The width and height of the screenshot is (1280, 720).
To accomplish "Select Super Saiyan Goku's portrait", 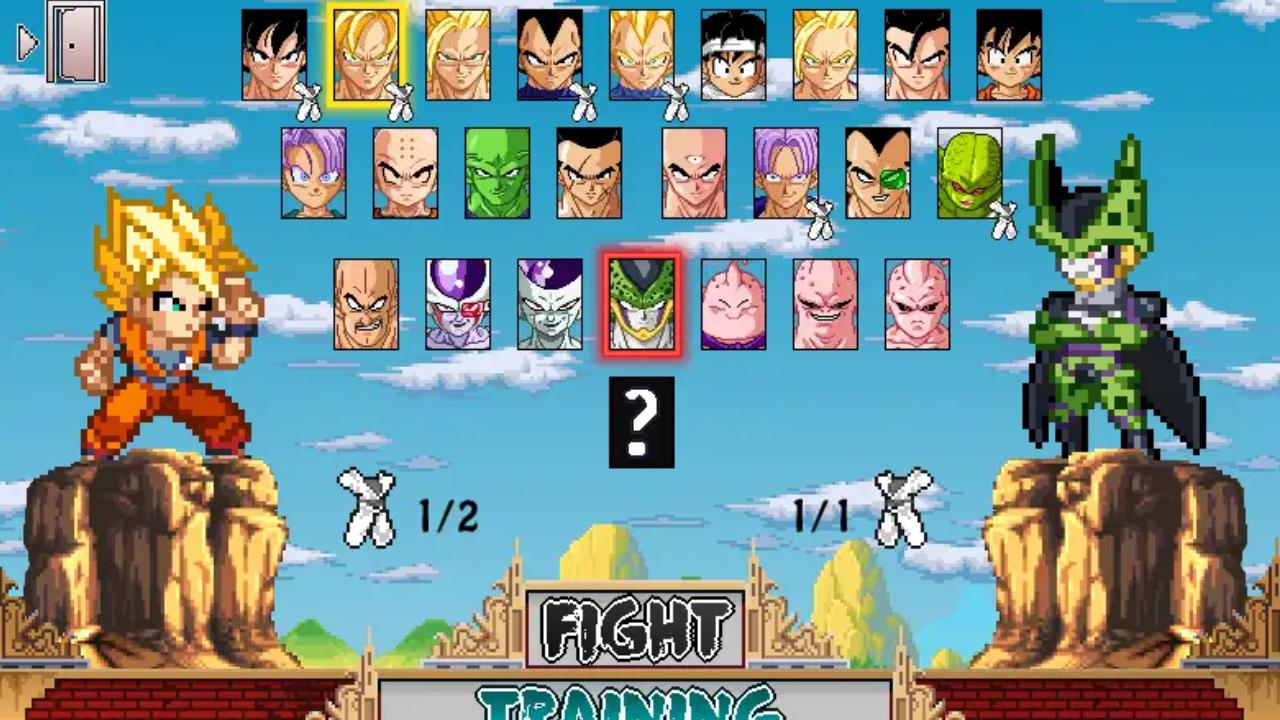I will tap(365, 55).
